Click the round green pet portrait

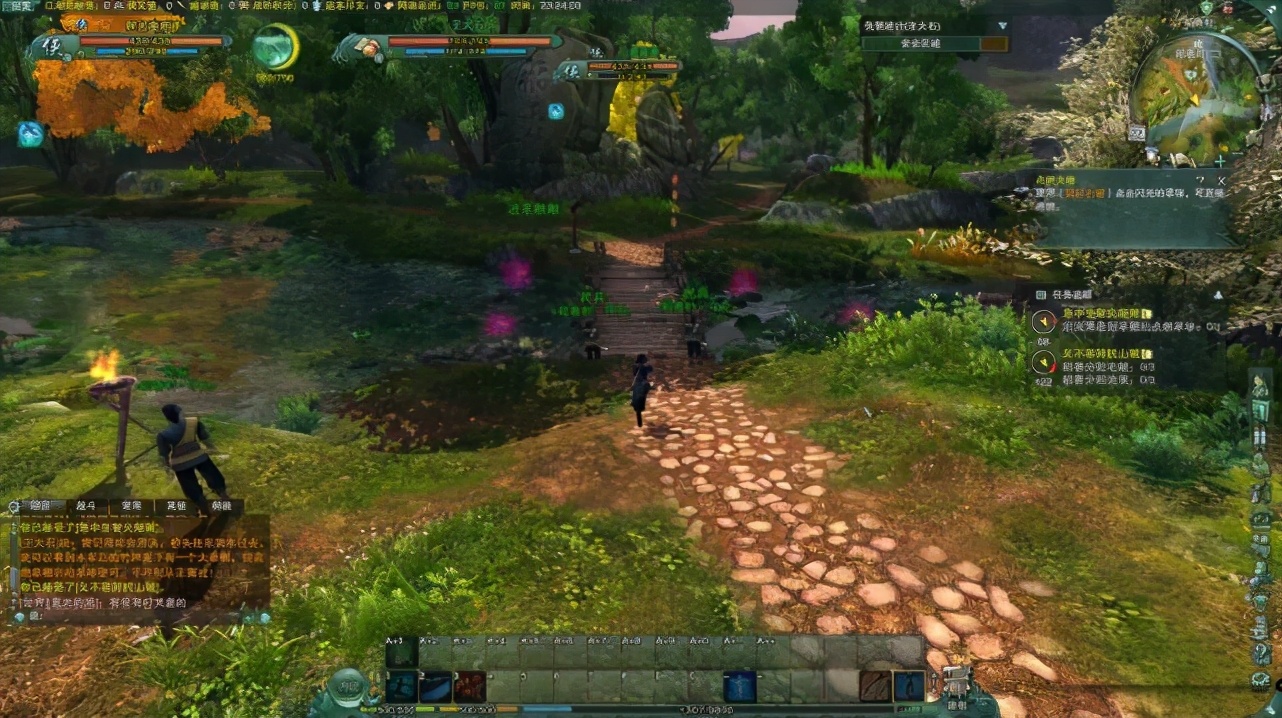(275, 47)
